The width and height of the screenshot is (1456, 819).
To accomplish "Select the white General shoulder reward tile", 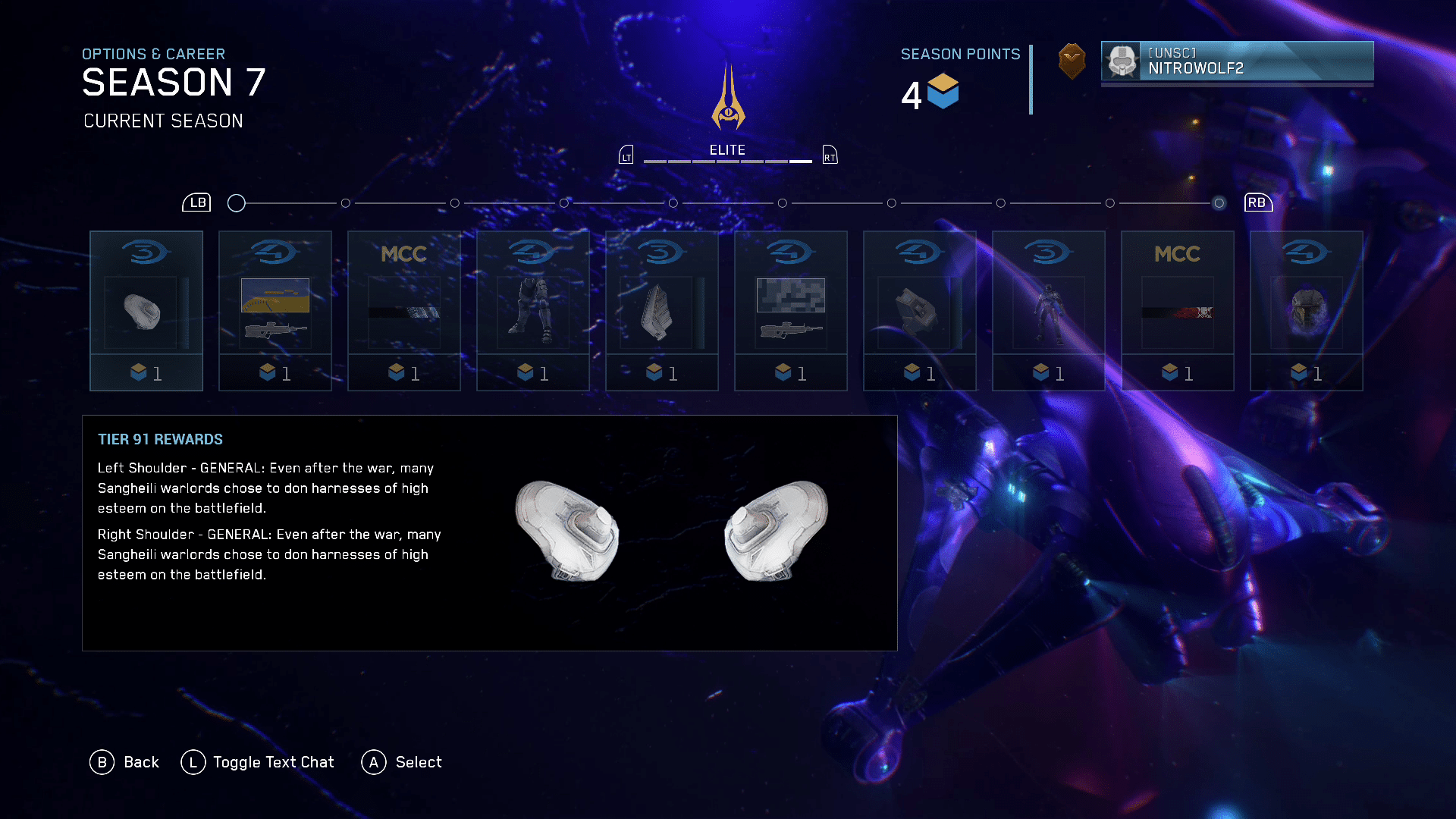I will (146, 311).
